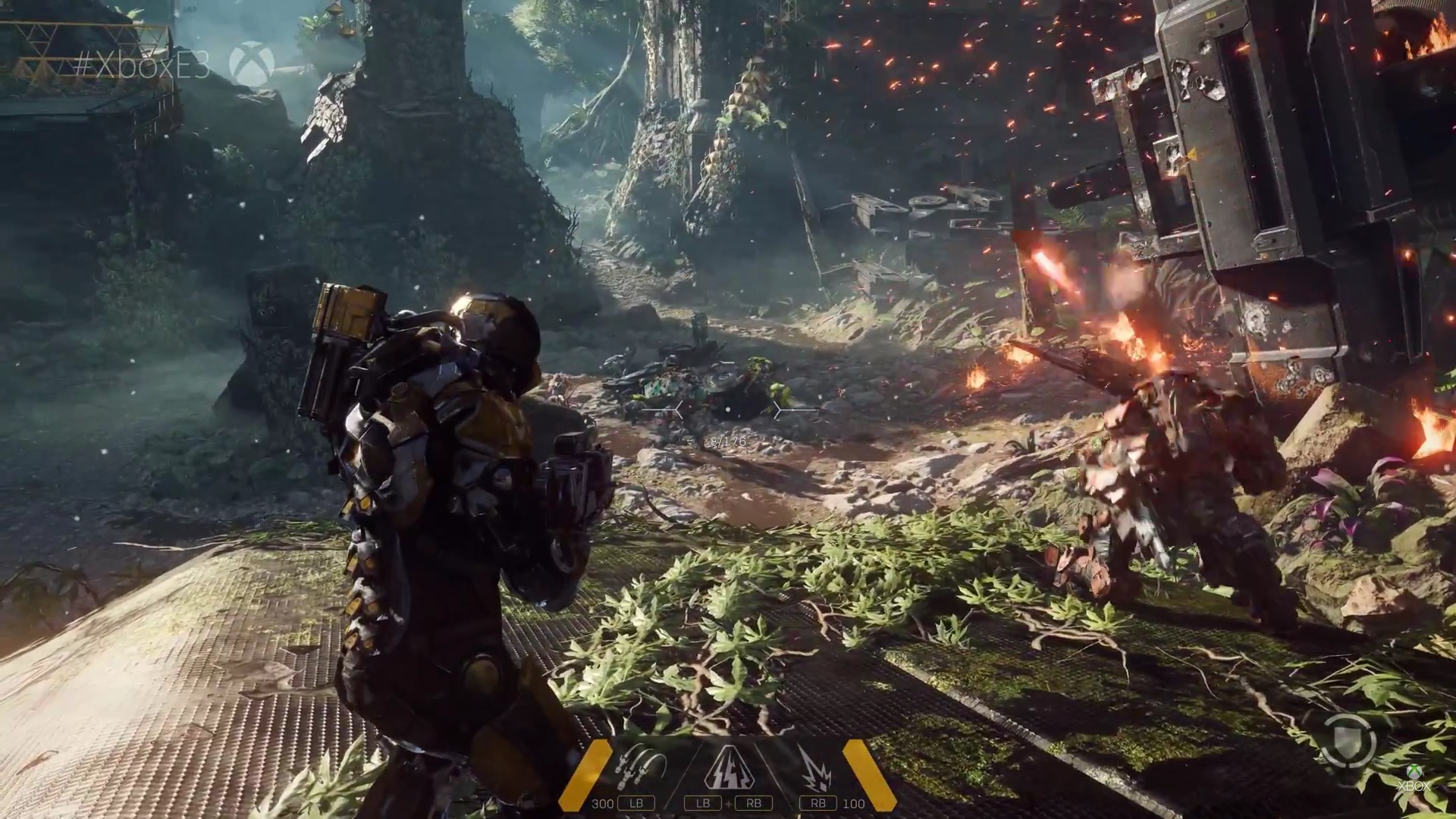Click the LB prompt of the ultimate combo

click(703, 804)
